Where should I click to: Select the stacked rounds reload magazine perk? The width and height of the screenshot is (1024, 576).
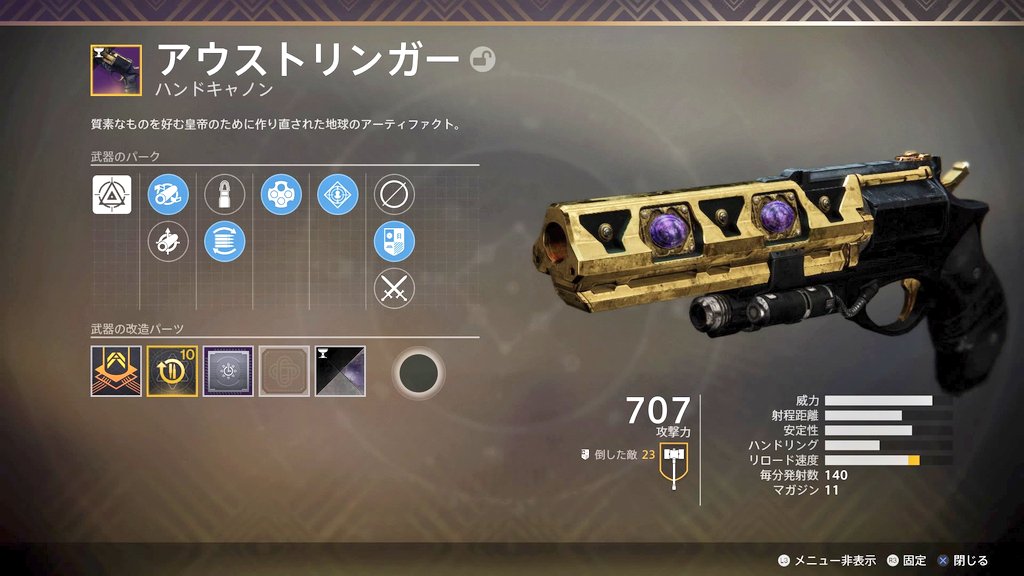(x=225, y=241)
